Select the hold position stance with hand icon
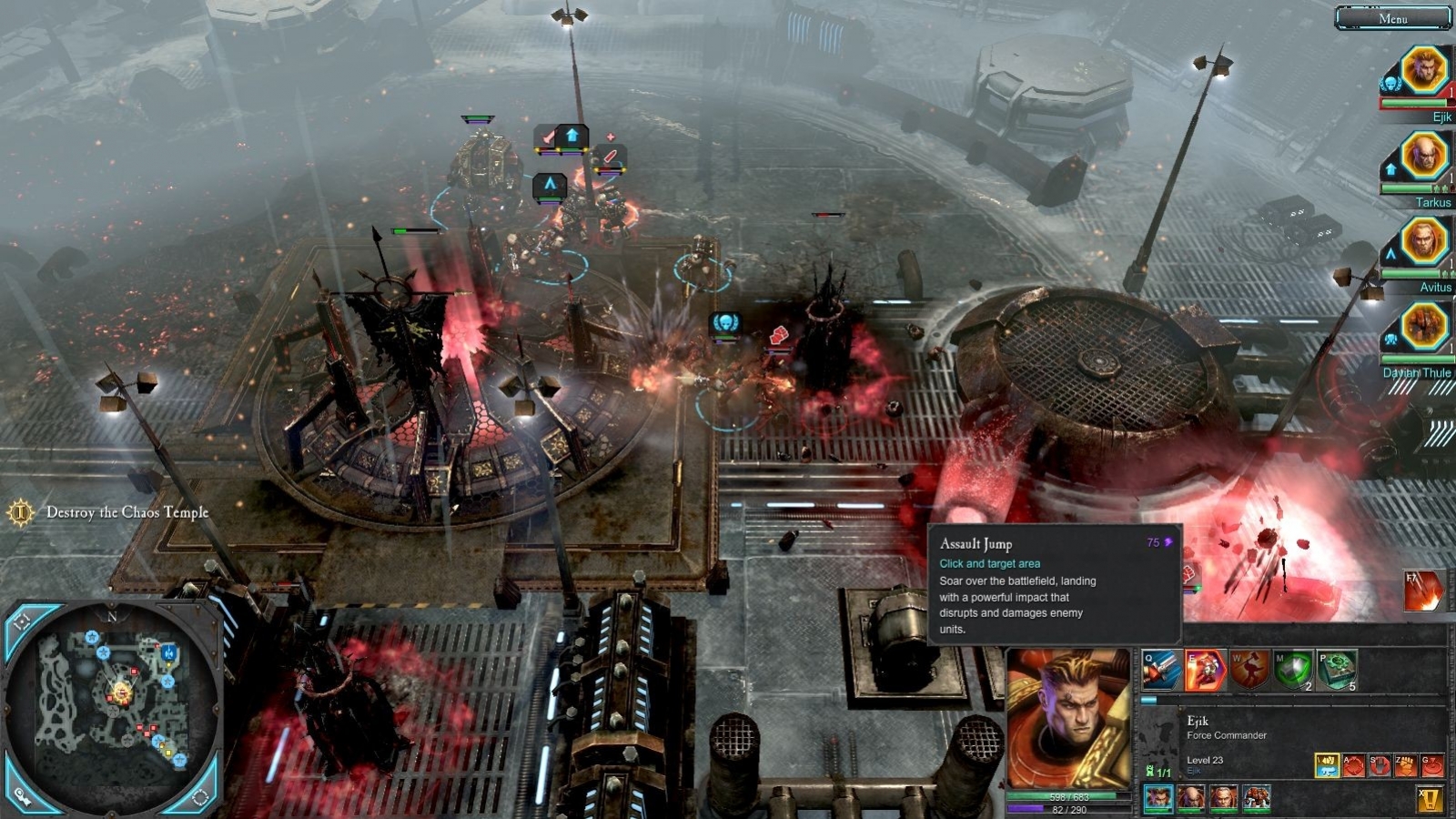1456x819 pixels. tap(1380, 764)
